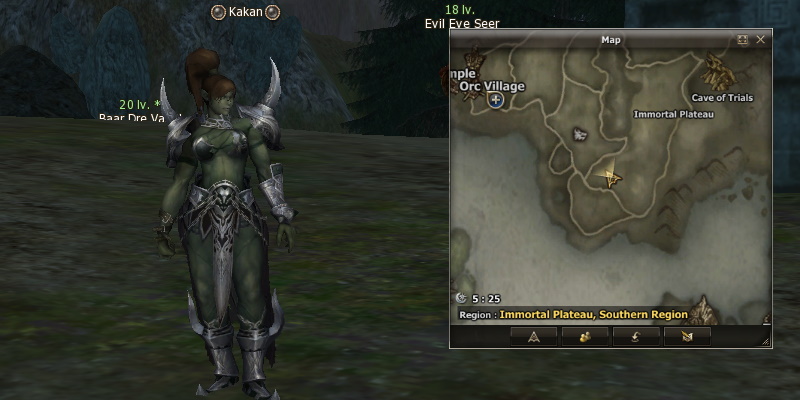Click the Cave of Trials map landmark

click(x=716, y=72)
